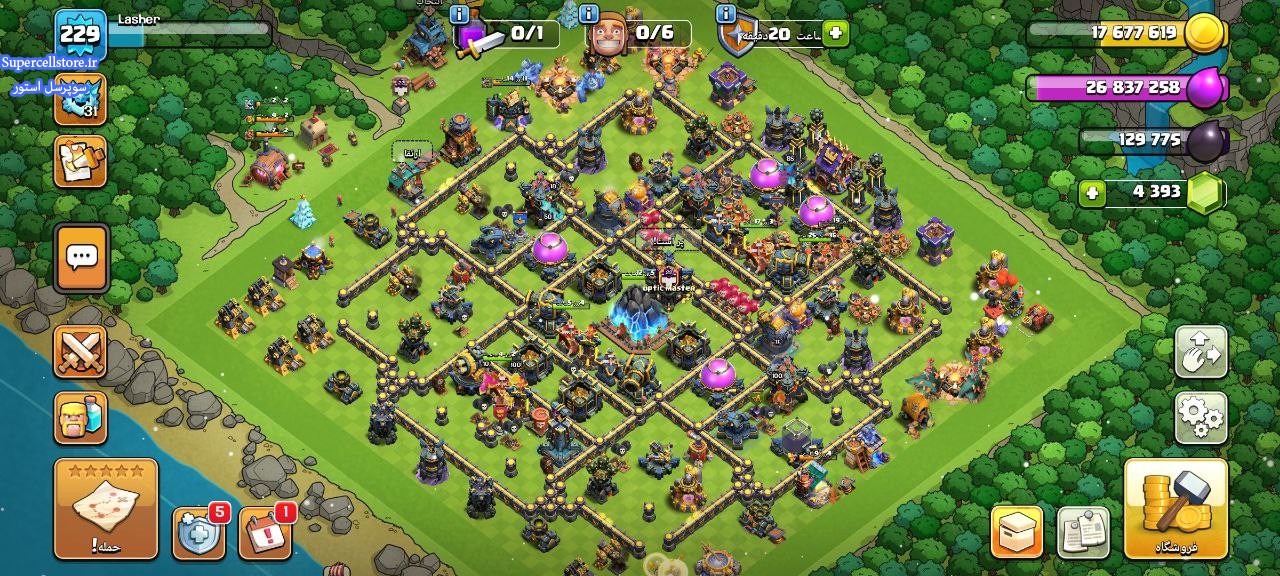Show info for the laboratory potion counter
This screenshot has width=1280, height=576.
[x=459, y=14]
